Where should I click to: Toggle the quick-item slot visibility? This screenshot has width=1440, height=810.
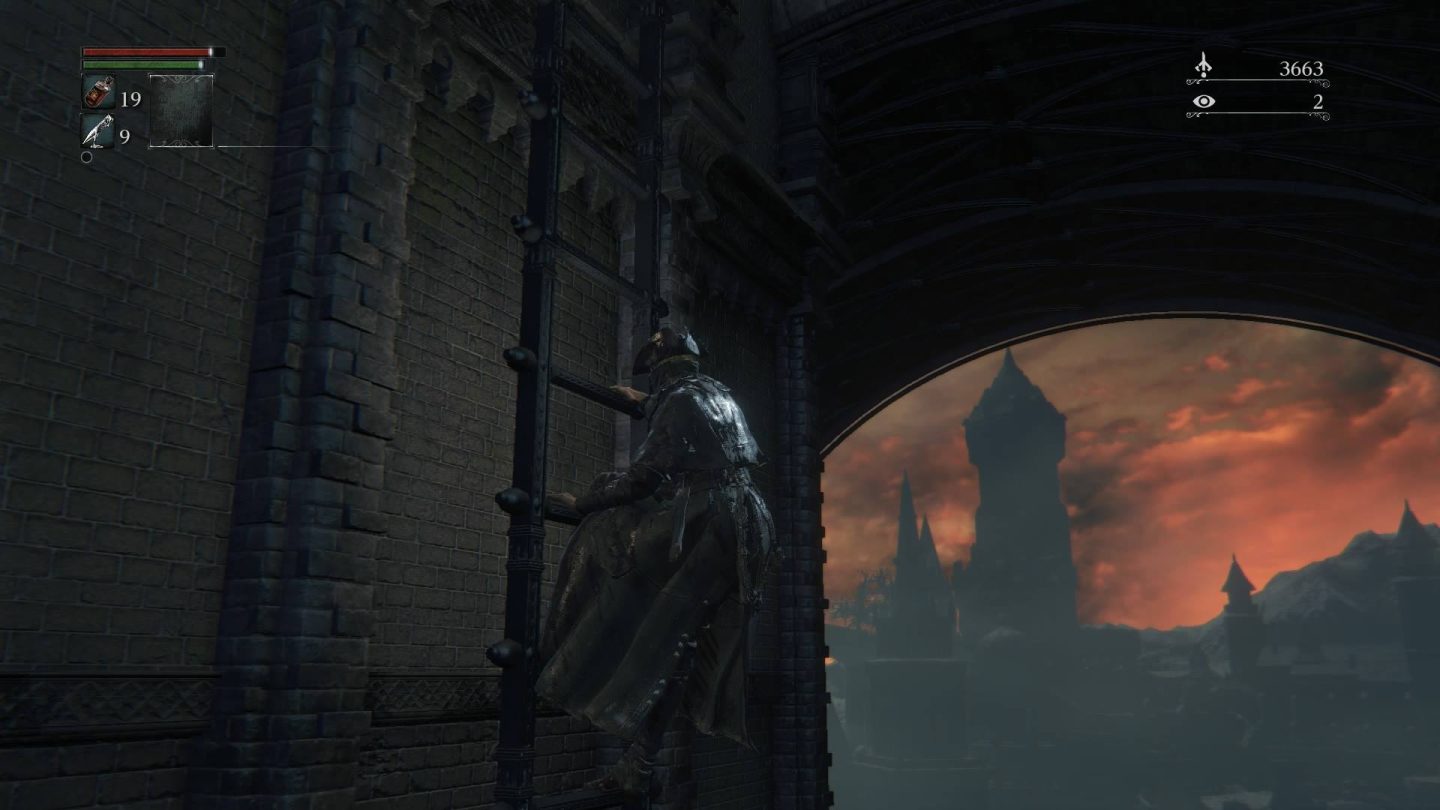tap(180, 110)
